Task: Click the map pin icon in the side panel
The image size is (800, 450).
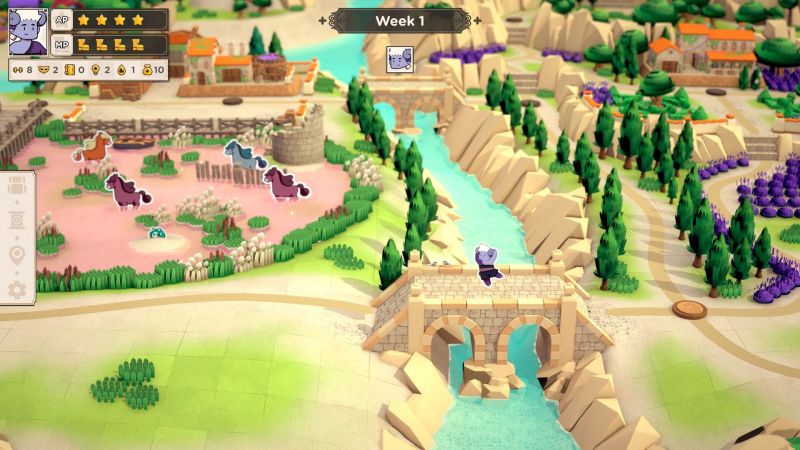Action: [x=16, y=256]
